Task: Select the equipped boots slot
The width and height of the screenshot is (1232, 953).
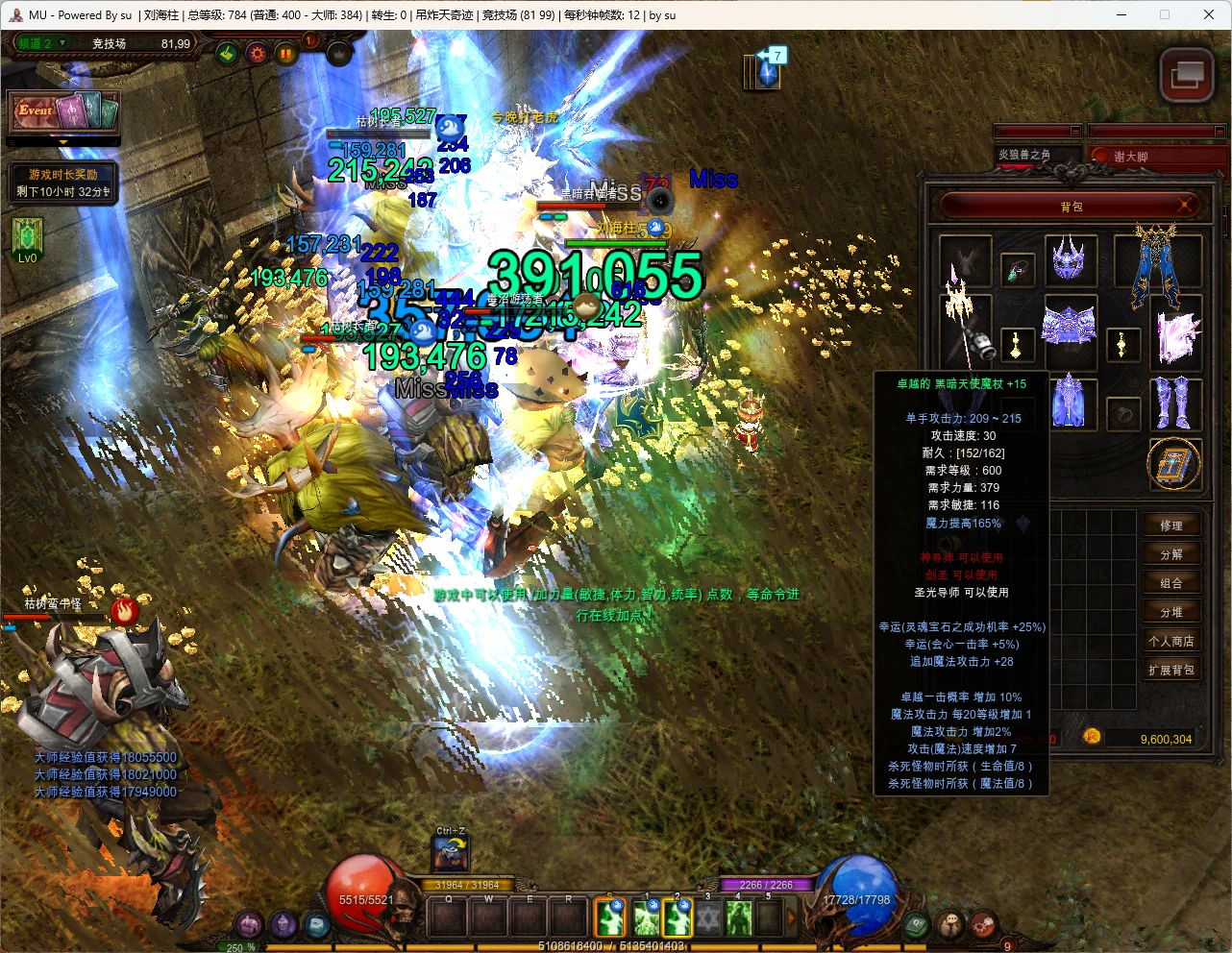Action: point(1172,402)
